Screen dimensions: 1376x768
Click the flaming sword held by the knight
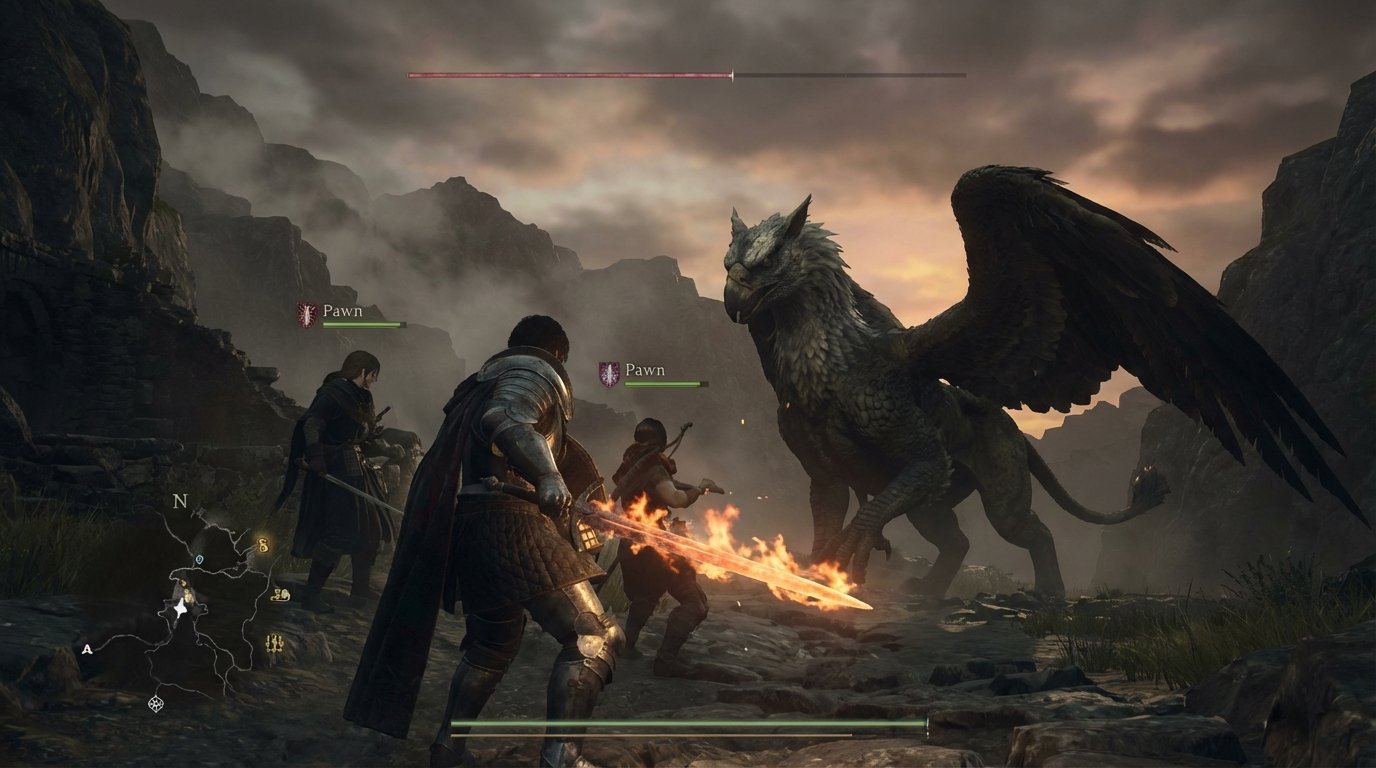720,555
